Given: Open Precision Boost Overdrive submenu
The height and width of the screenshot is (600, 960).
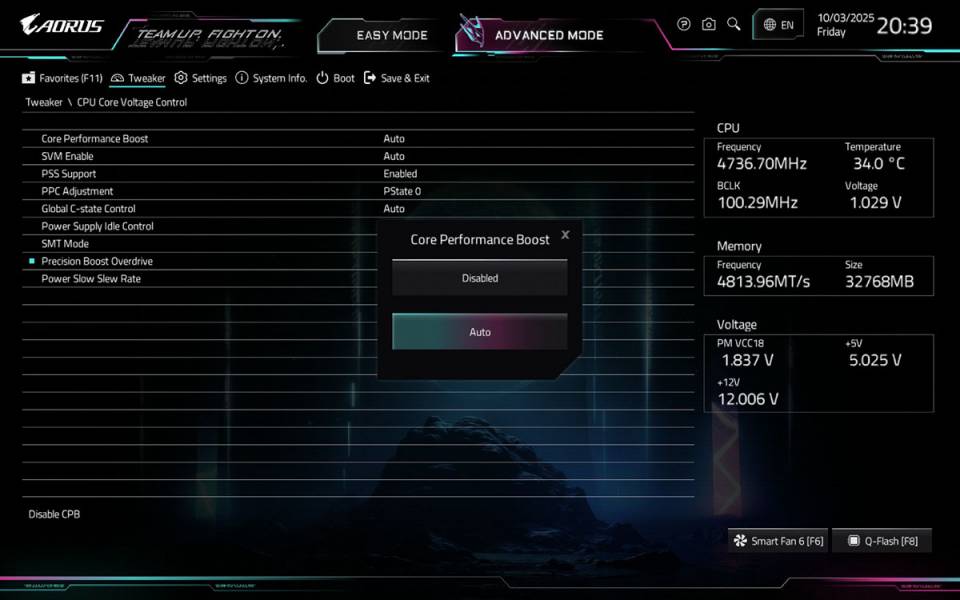Looking at the screenshot, I should coord(97,261).
